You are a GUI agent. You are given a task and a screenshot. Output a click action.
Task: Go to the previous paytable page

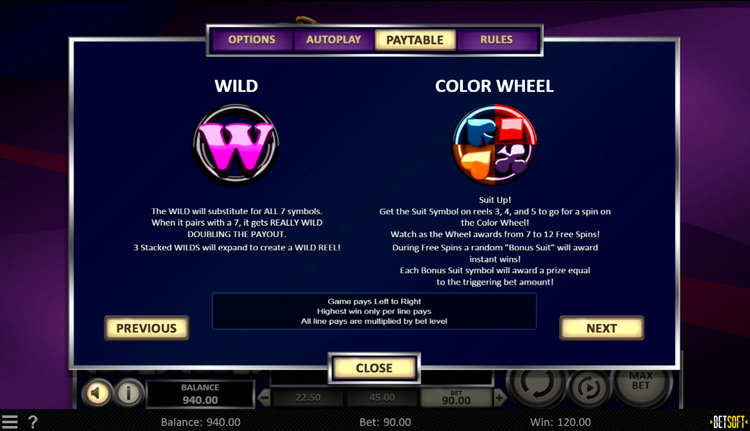(146, 328)
